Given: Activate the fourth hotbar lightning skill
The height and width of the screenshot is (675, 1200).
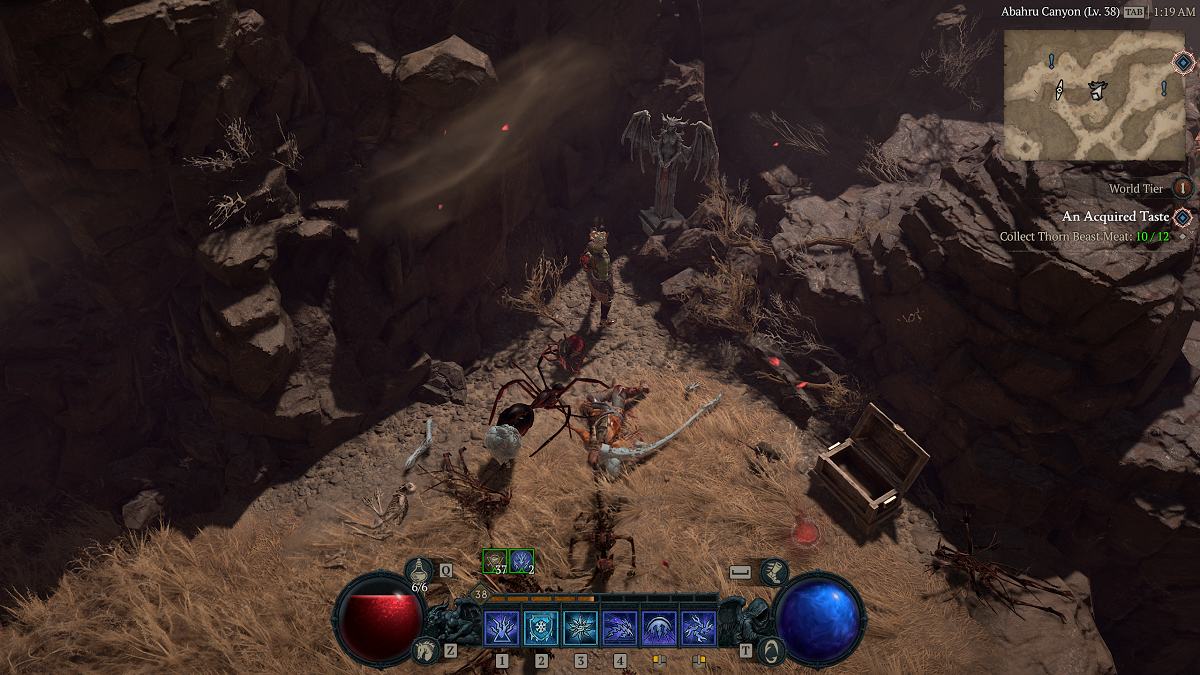Looking at the screenshot, I should coord(620,629).
